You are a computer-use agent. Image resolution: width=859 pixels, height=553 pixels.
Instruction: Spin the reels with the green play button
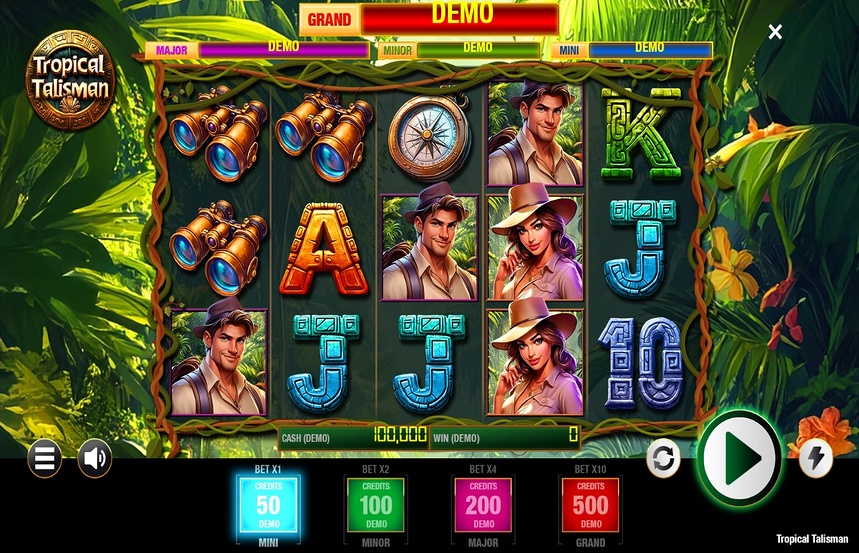coord(741,458)
